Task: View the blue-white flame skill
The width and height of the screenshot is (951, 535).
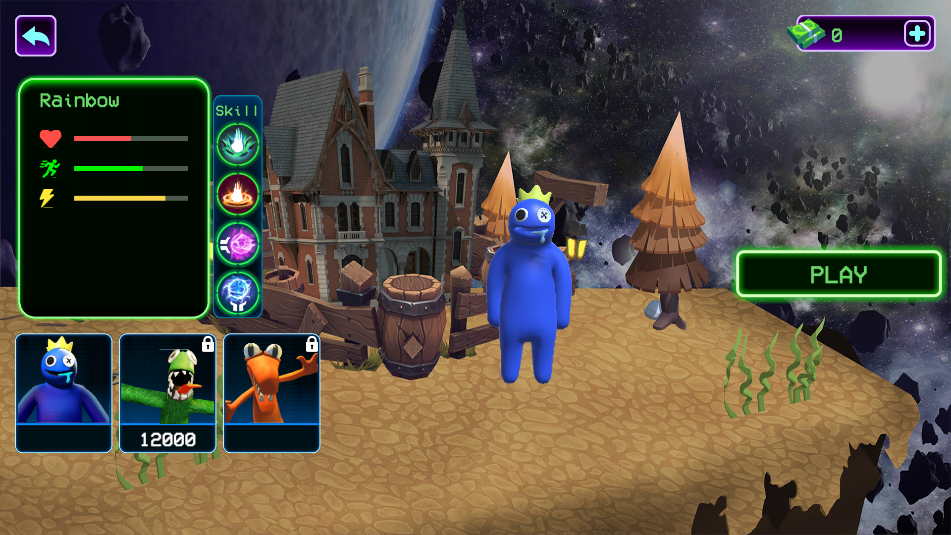Action: [x=238, y=143]
